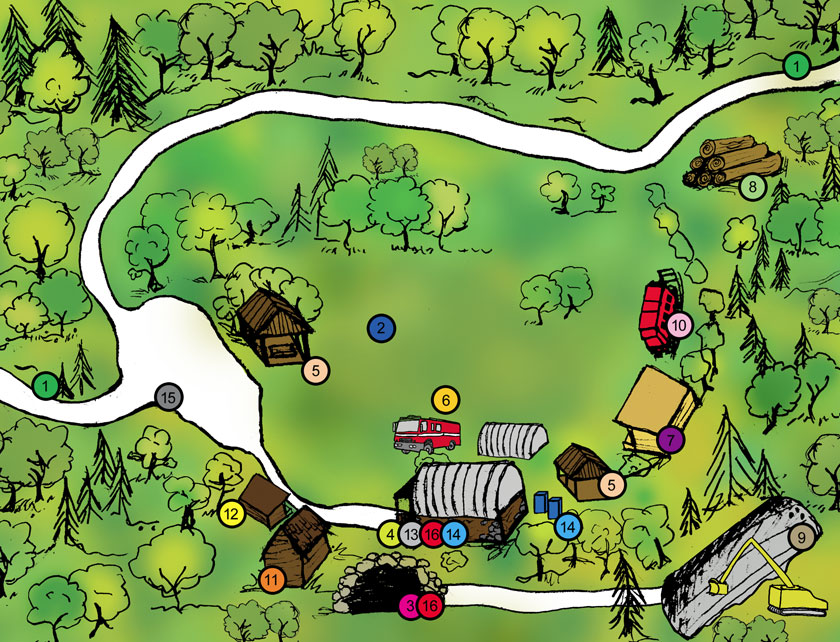Choose blue marker 14 below the blue barrels
This screenshot has width=840, height=642.
(x=567, y=524)
